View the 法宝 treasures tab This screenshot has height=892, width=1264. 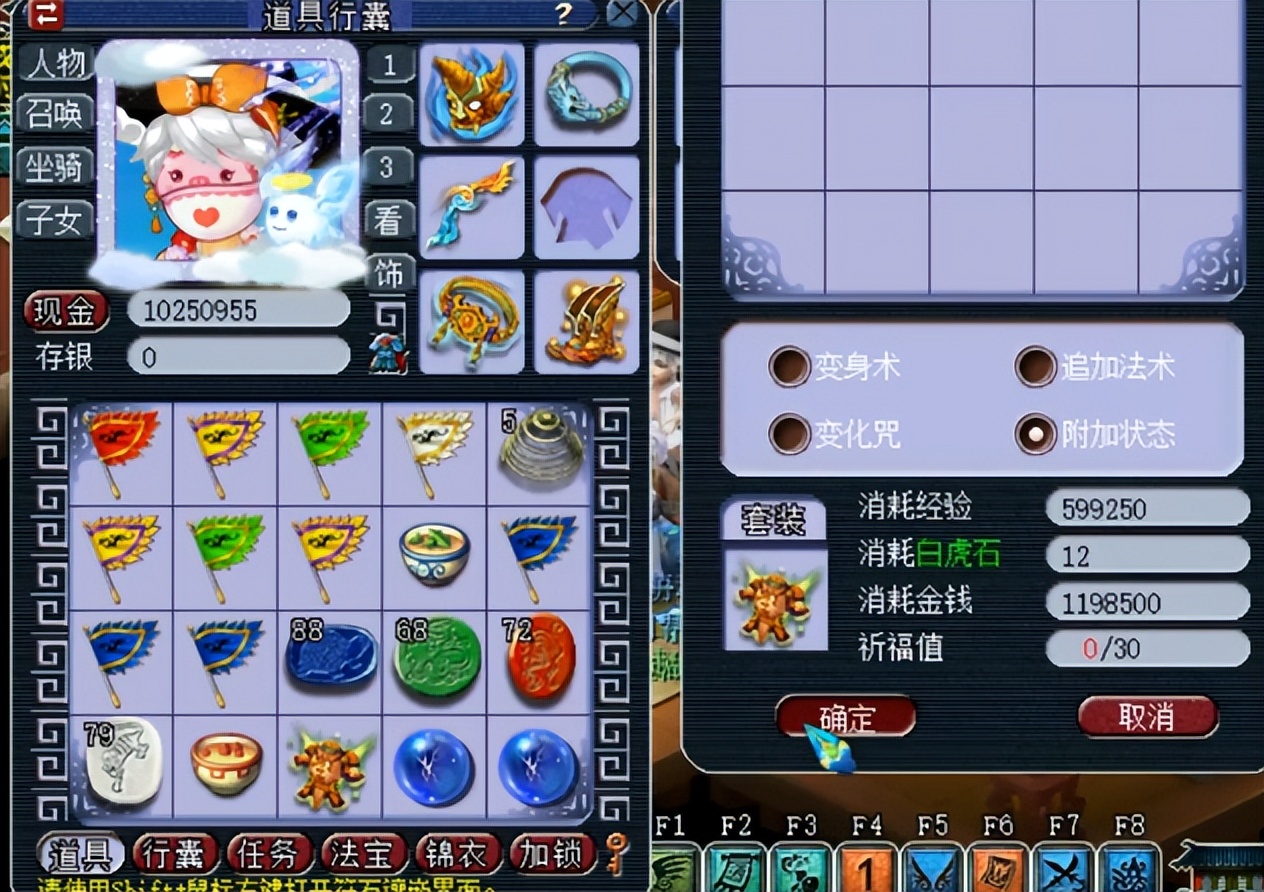click(362, 855)
